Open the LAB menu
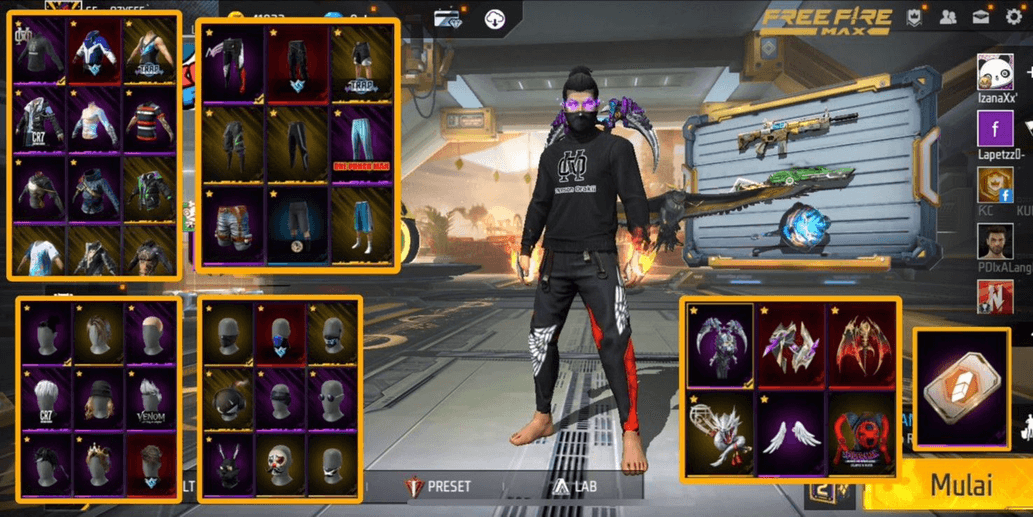The image size is (1033, 517). (x=571, y=486)
